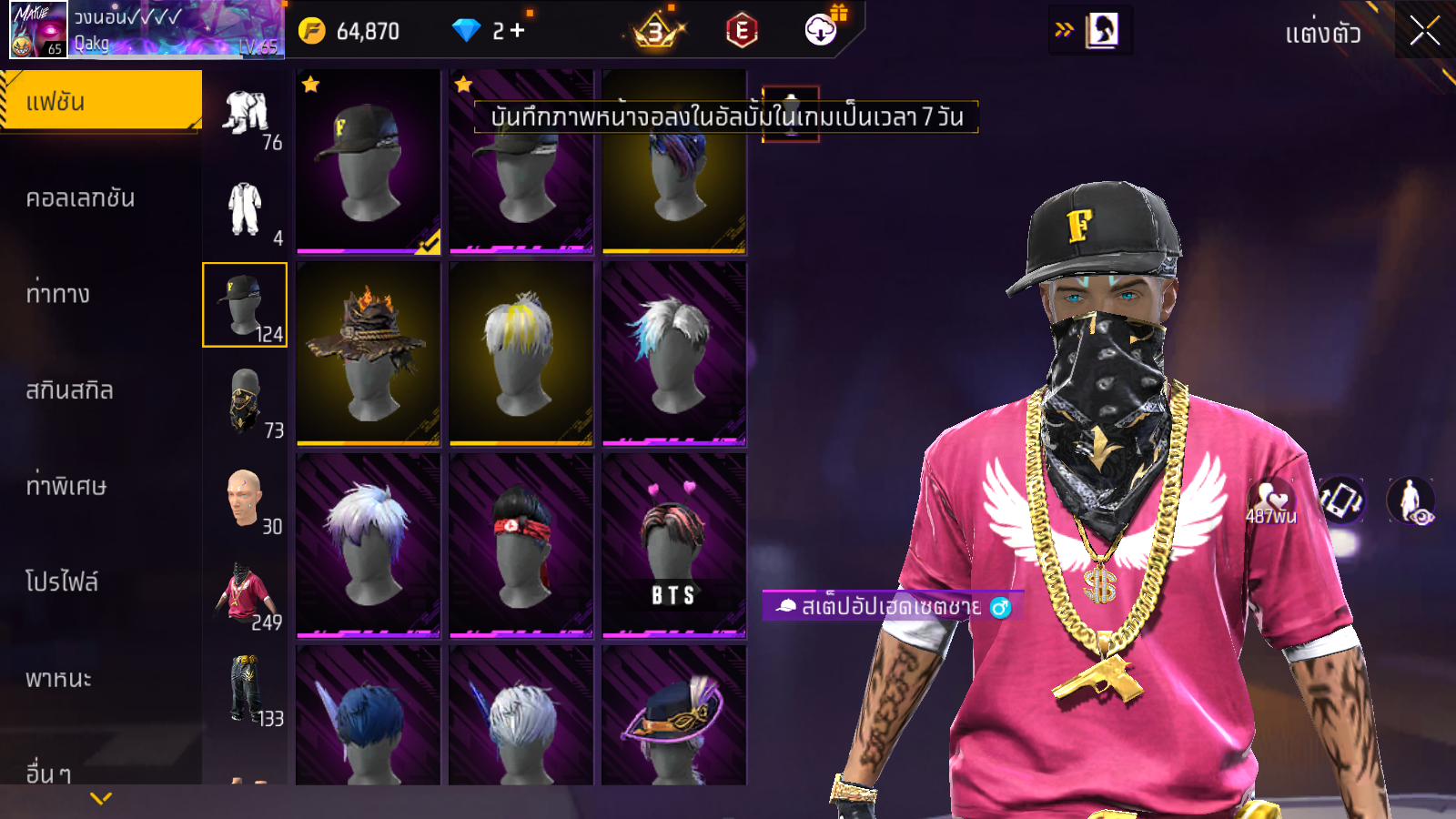This screenshot has width=1456, height=819.
Task: Choose the BTS heart antenna headpiece
Action: (x=674, y=546)
